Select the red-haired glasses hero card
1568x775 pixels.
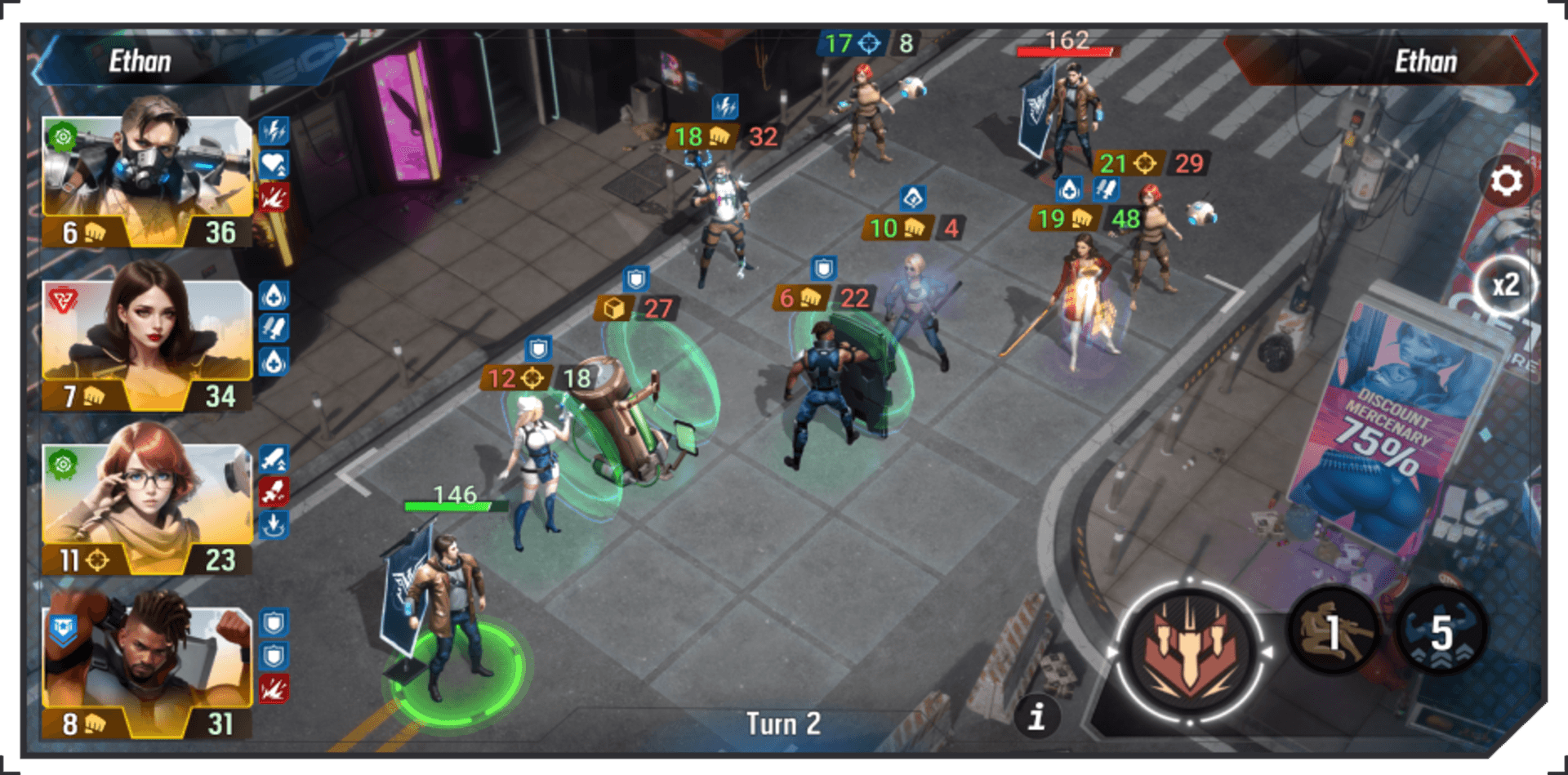click(x=147, y=508)
